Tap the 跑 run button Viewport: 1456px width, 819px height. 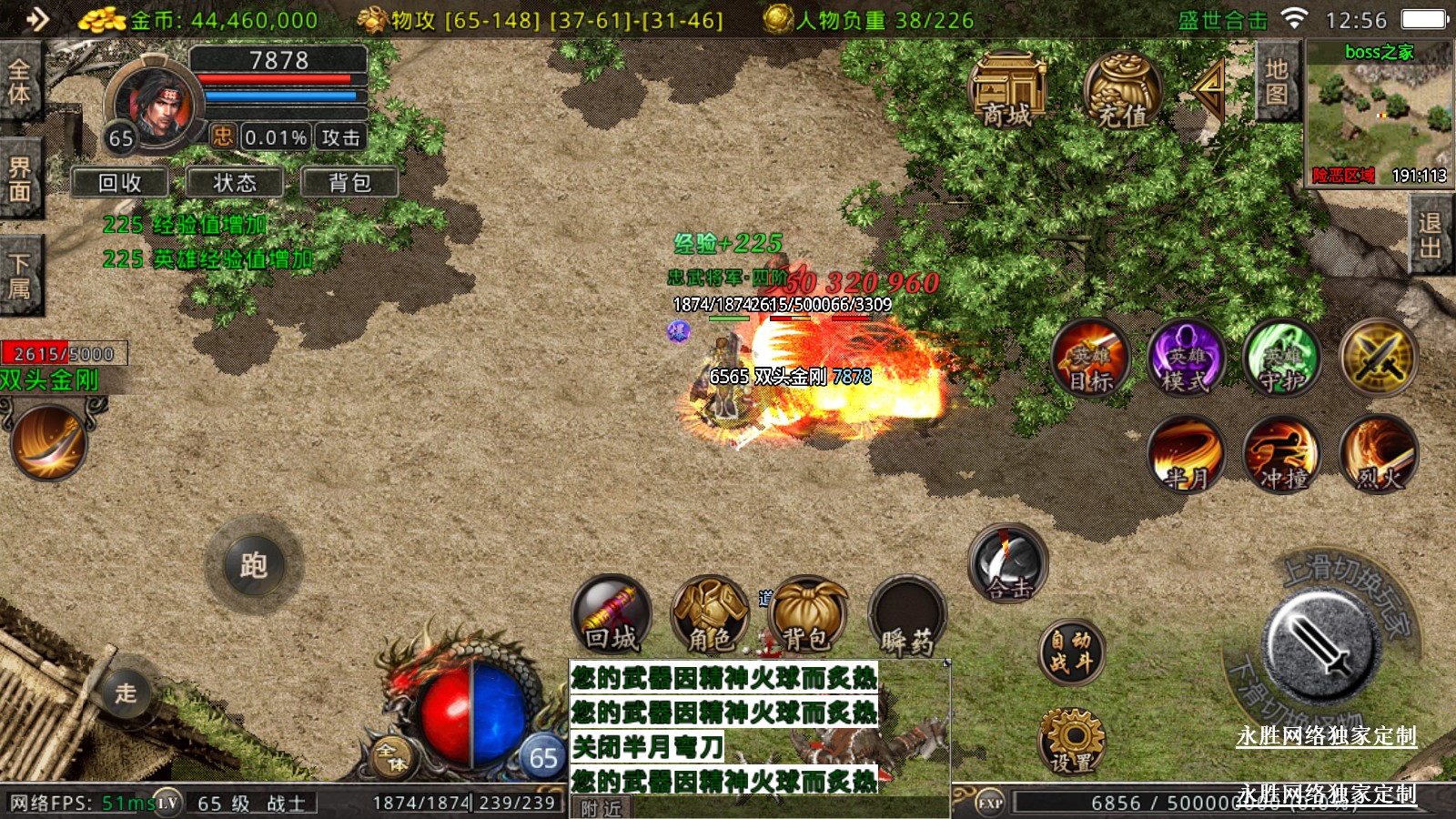[x=254, y=565]
